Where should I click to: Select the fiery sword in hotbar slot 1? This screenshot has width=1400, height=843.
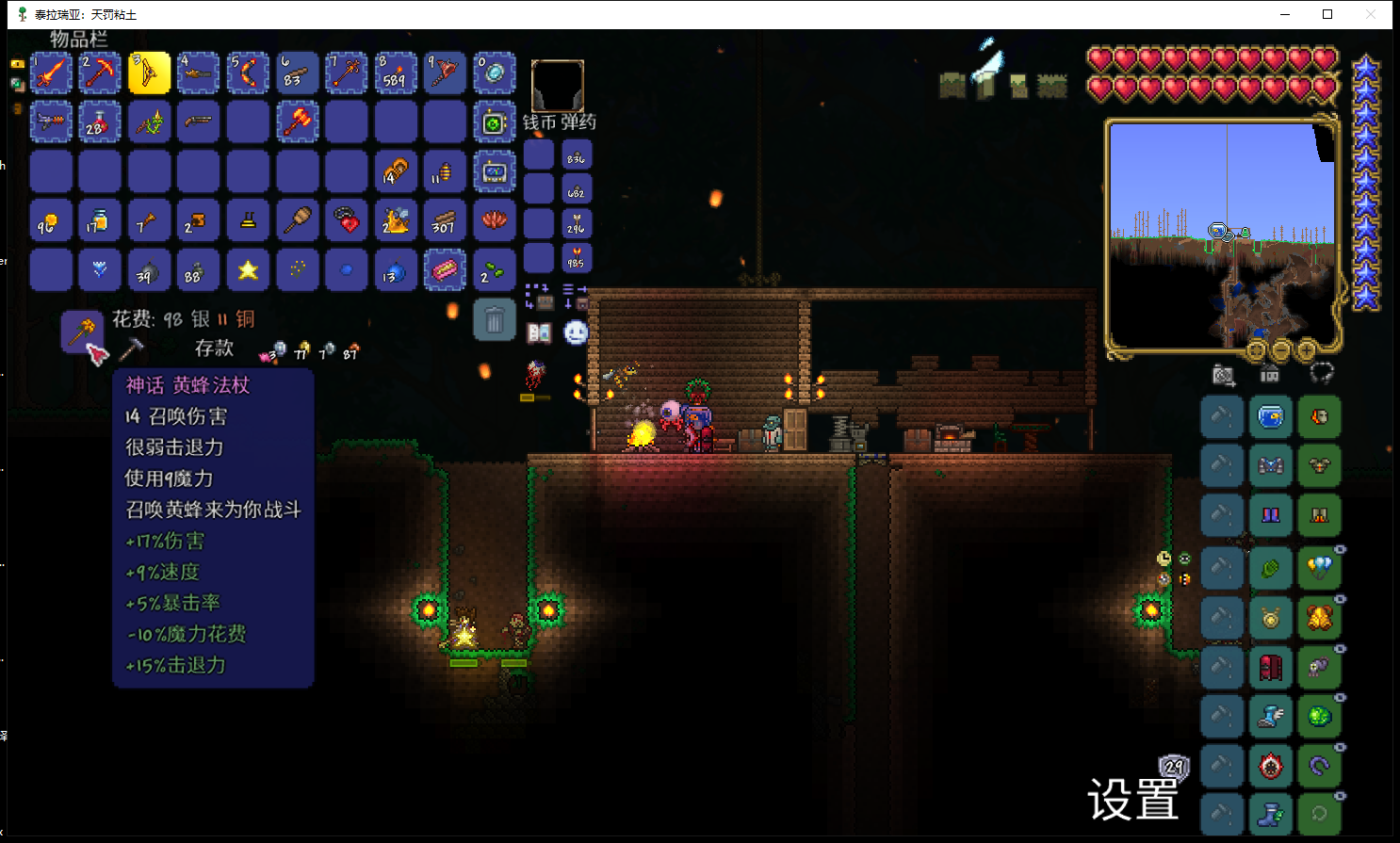tap(52, 73)
